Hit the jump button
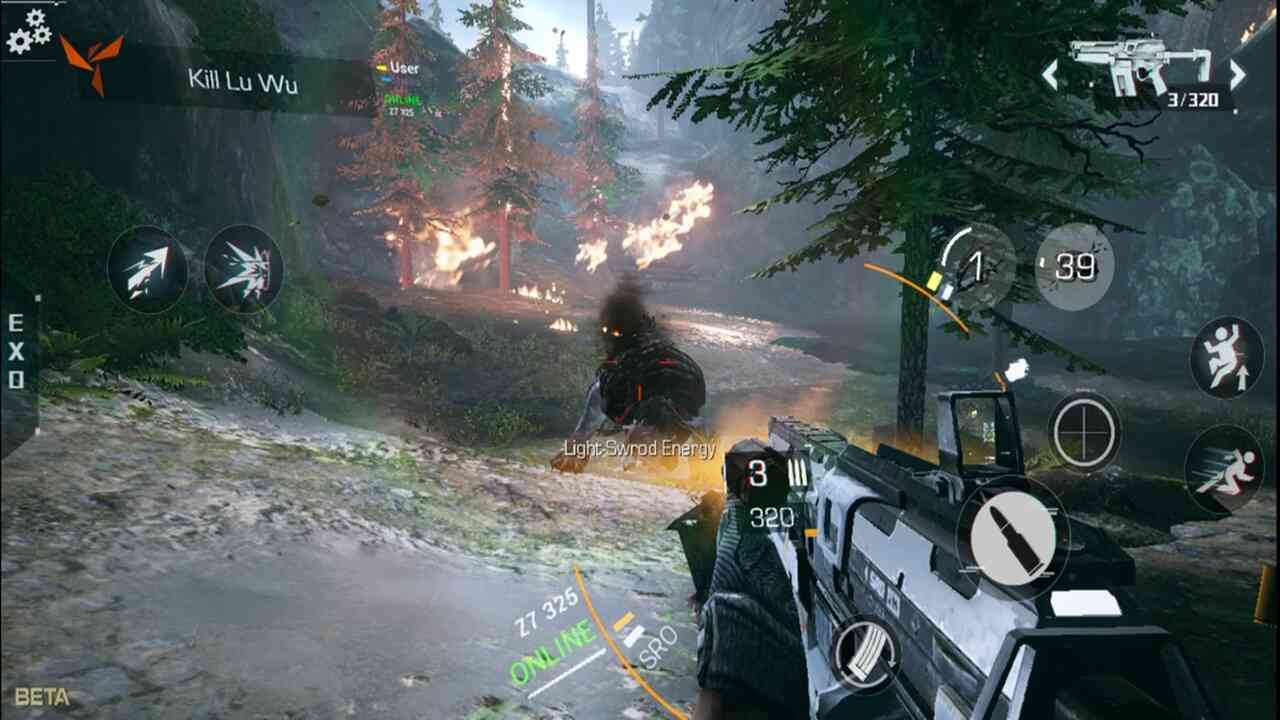Image resolution: width=1280 pixels, height=720 pixels. pyautogui.click(x=1226, y=356)
